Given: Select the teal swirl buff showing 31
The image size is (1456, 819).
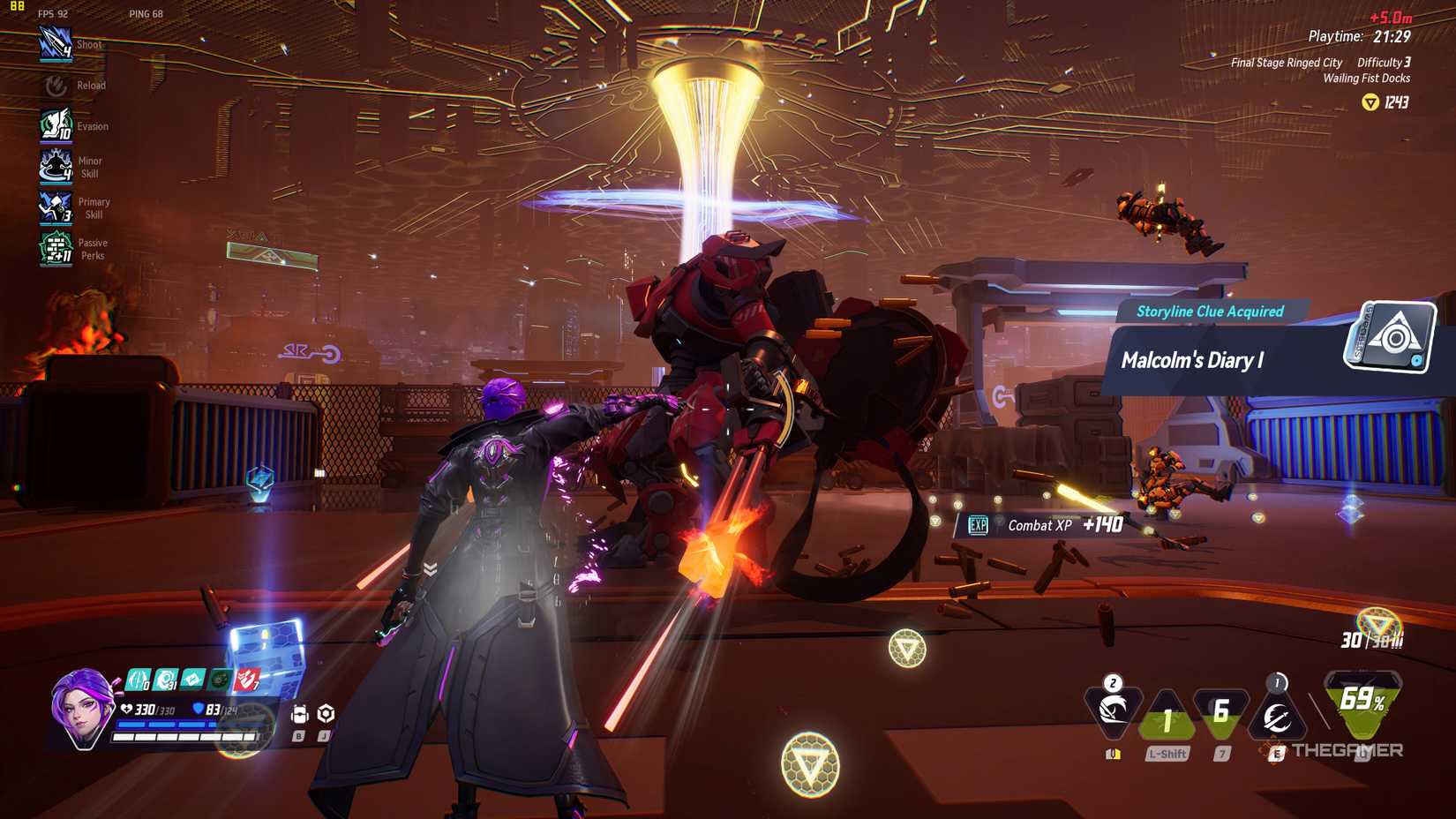Looking at the screenshot, I should pos(166,680).
